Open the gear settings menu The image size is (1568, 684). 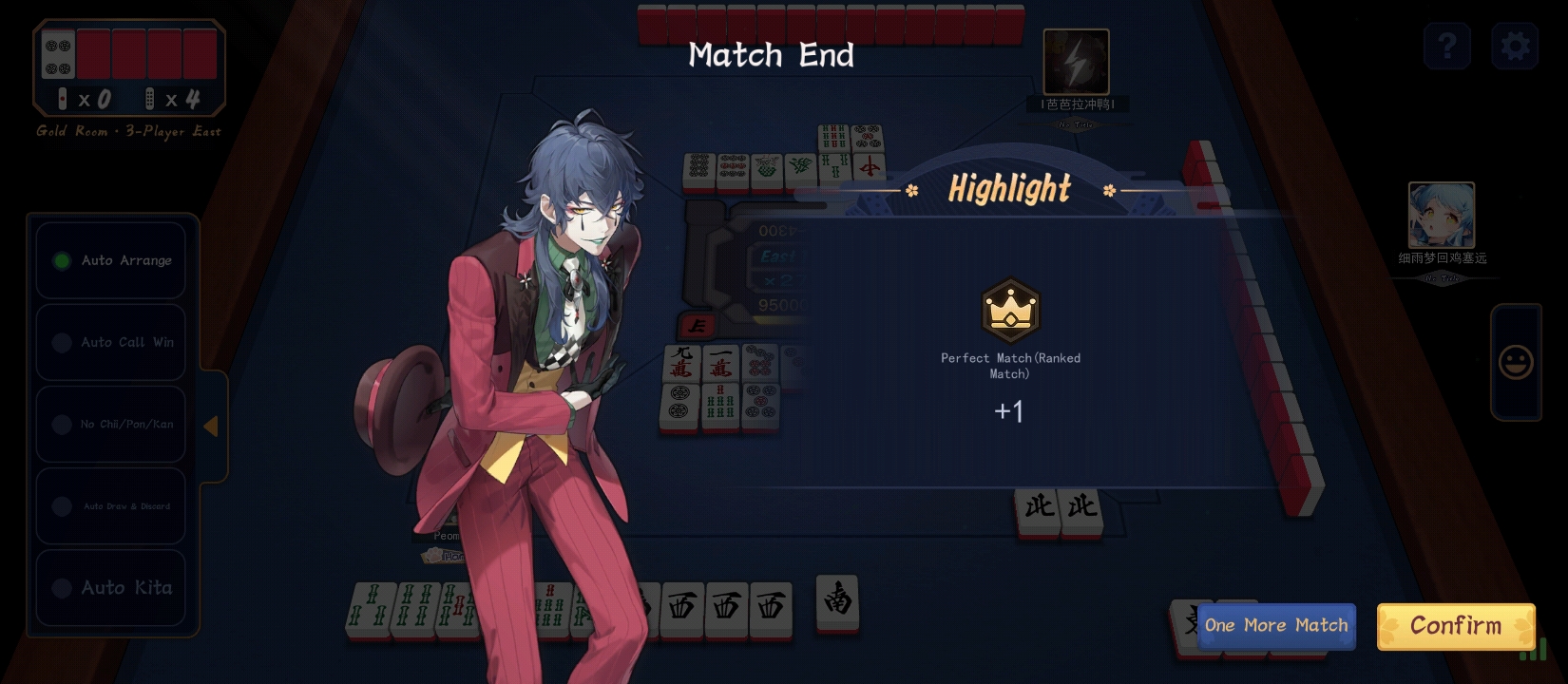coord(1515,46)
